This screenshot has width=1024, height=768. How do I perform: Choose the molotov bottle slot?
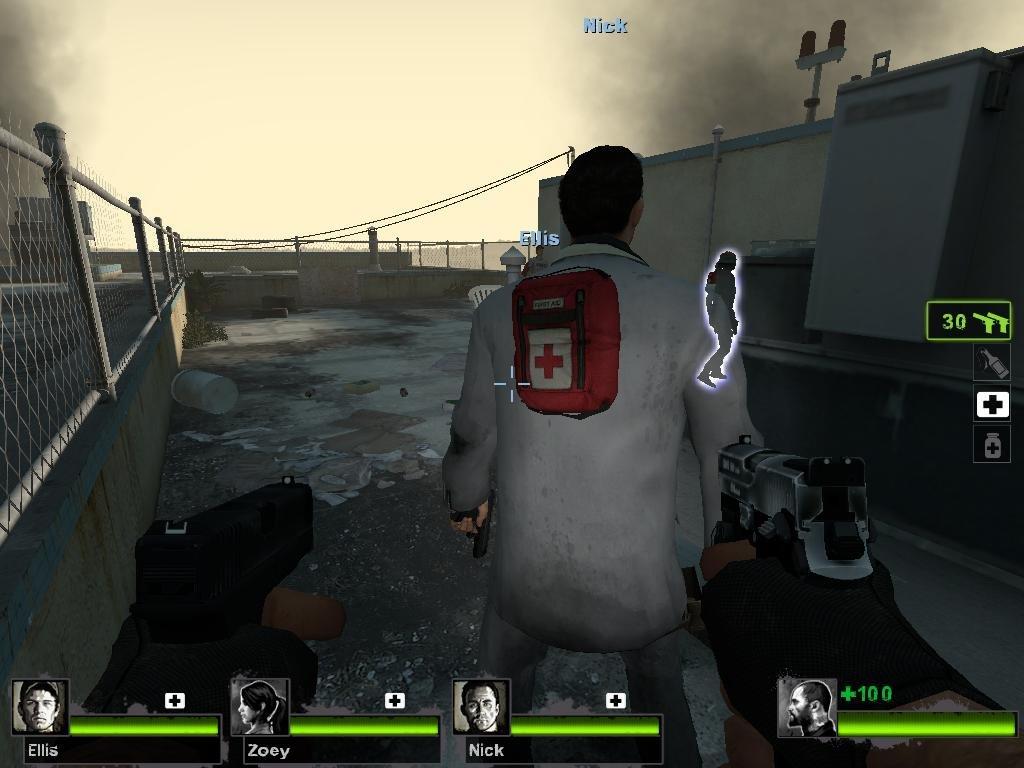pyautogui.click(x=992, y=362)
